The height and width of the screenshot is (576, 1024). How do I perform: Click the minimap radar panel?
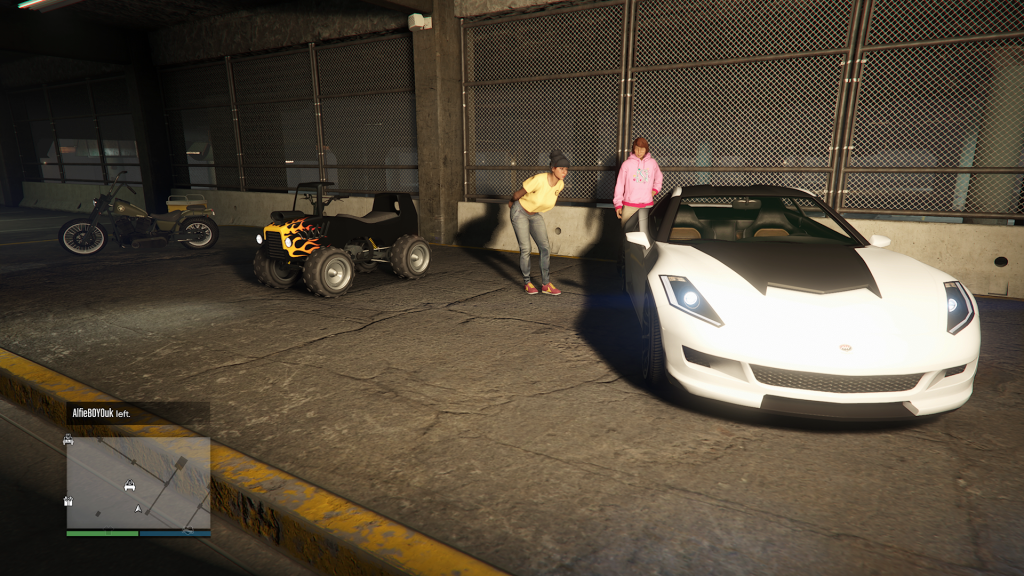point(138,482)
